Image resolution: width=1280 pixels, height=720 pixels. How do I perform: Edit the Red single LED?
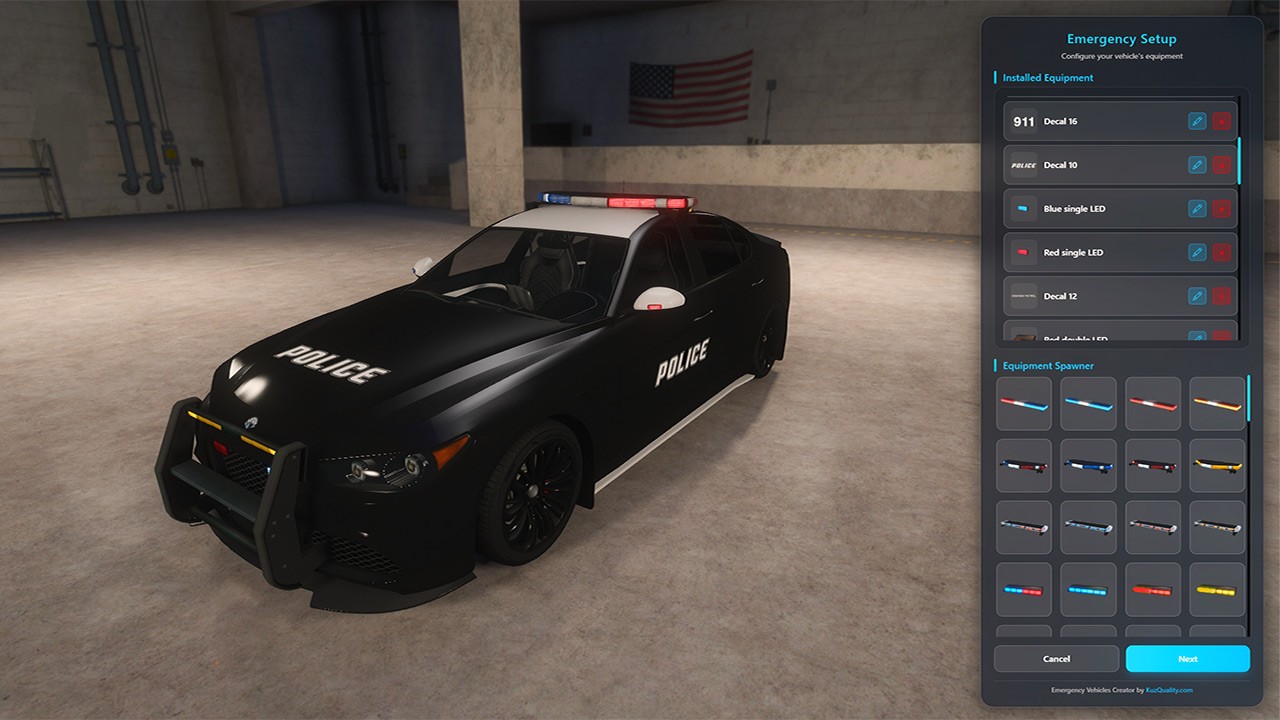(1197, 253)
